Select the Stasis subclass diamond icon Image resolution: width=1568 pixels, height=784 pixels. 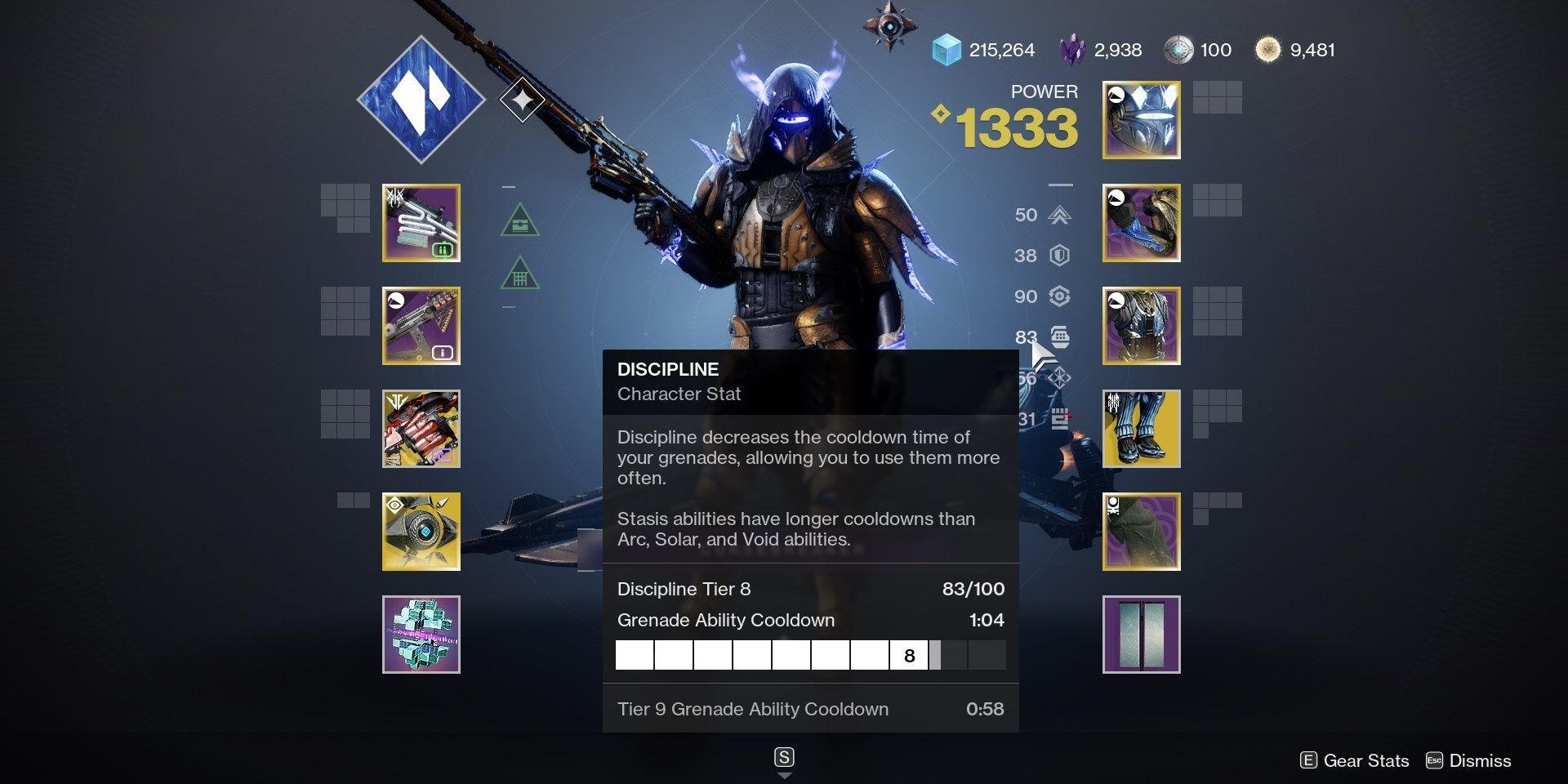tap(421, 98)
